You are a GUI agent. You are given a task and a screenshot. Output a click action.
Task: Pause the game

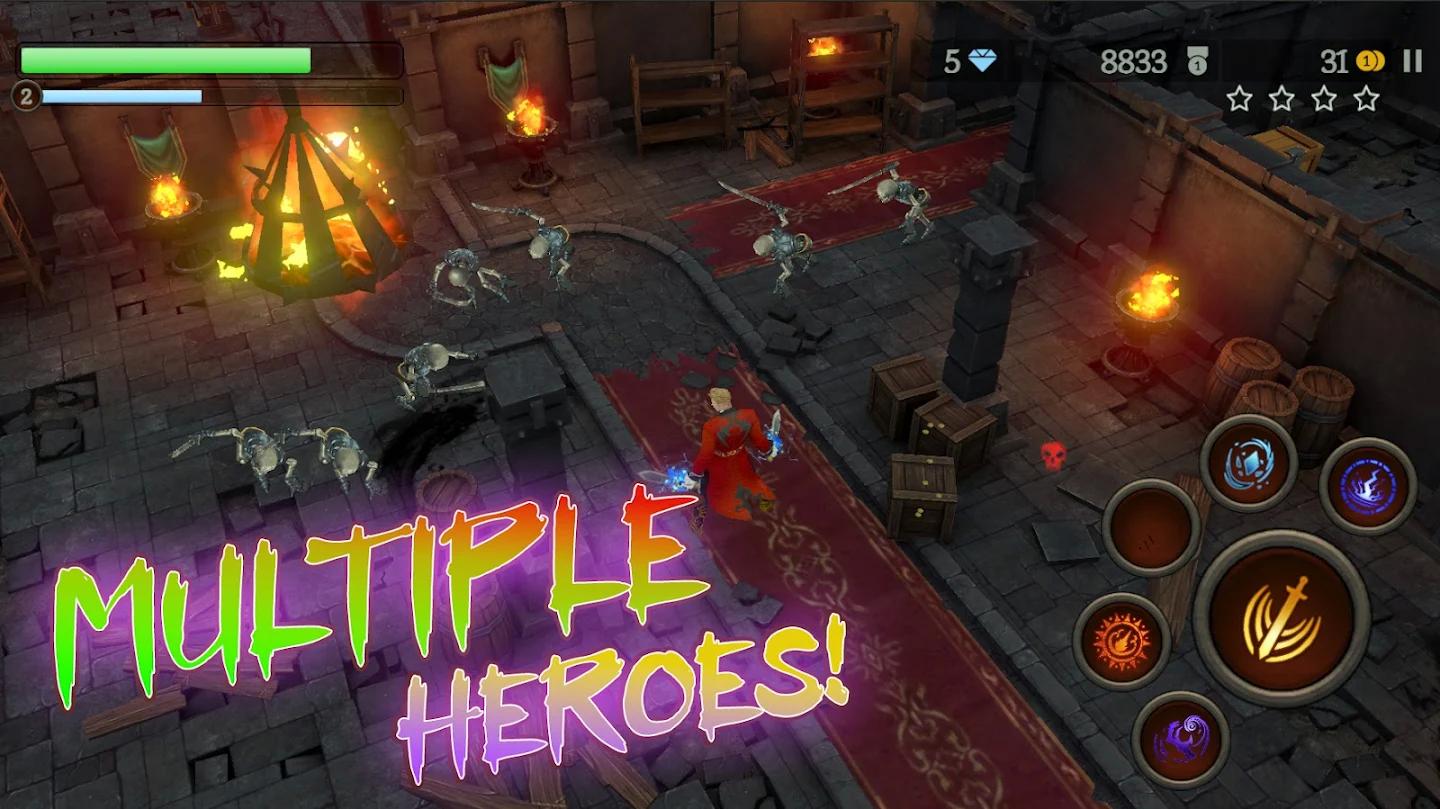(1412, 62)
